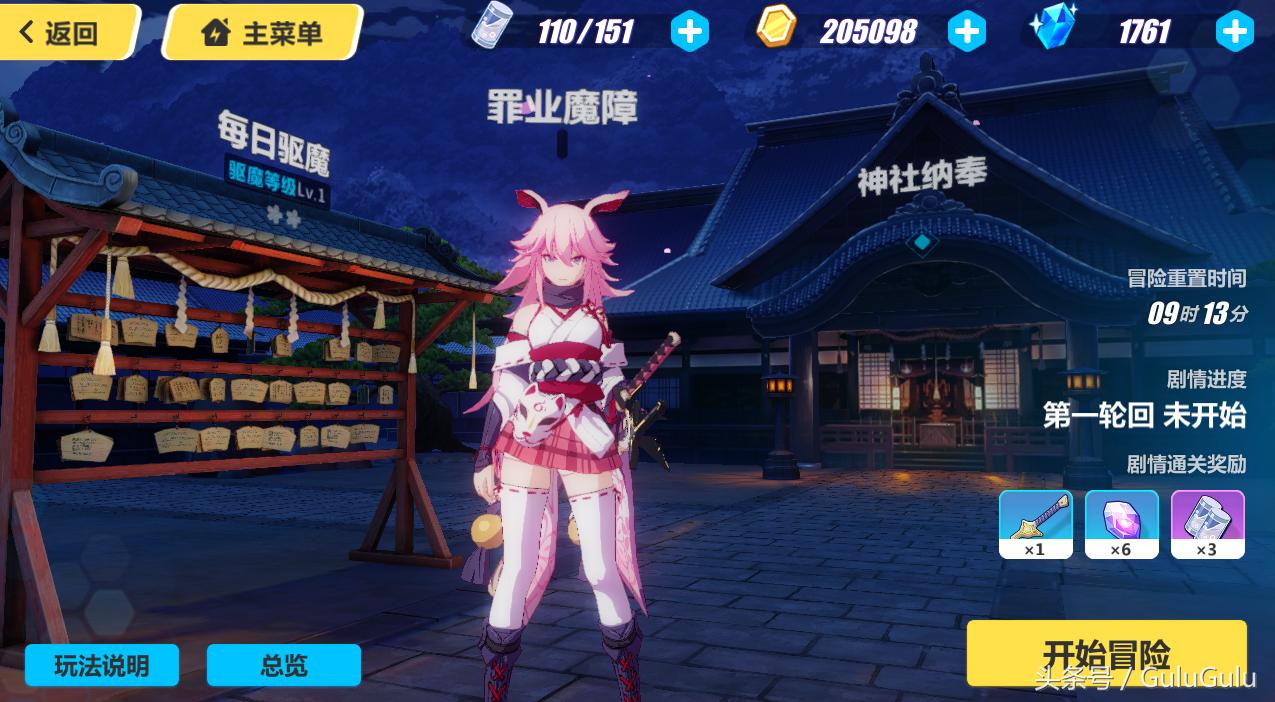Buy crystals with the plus button
Screen dimensions: 1275x702
point(1234,32)
